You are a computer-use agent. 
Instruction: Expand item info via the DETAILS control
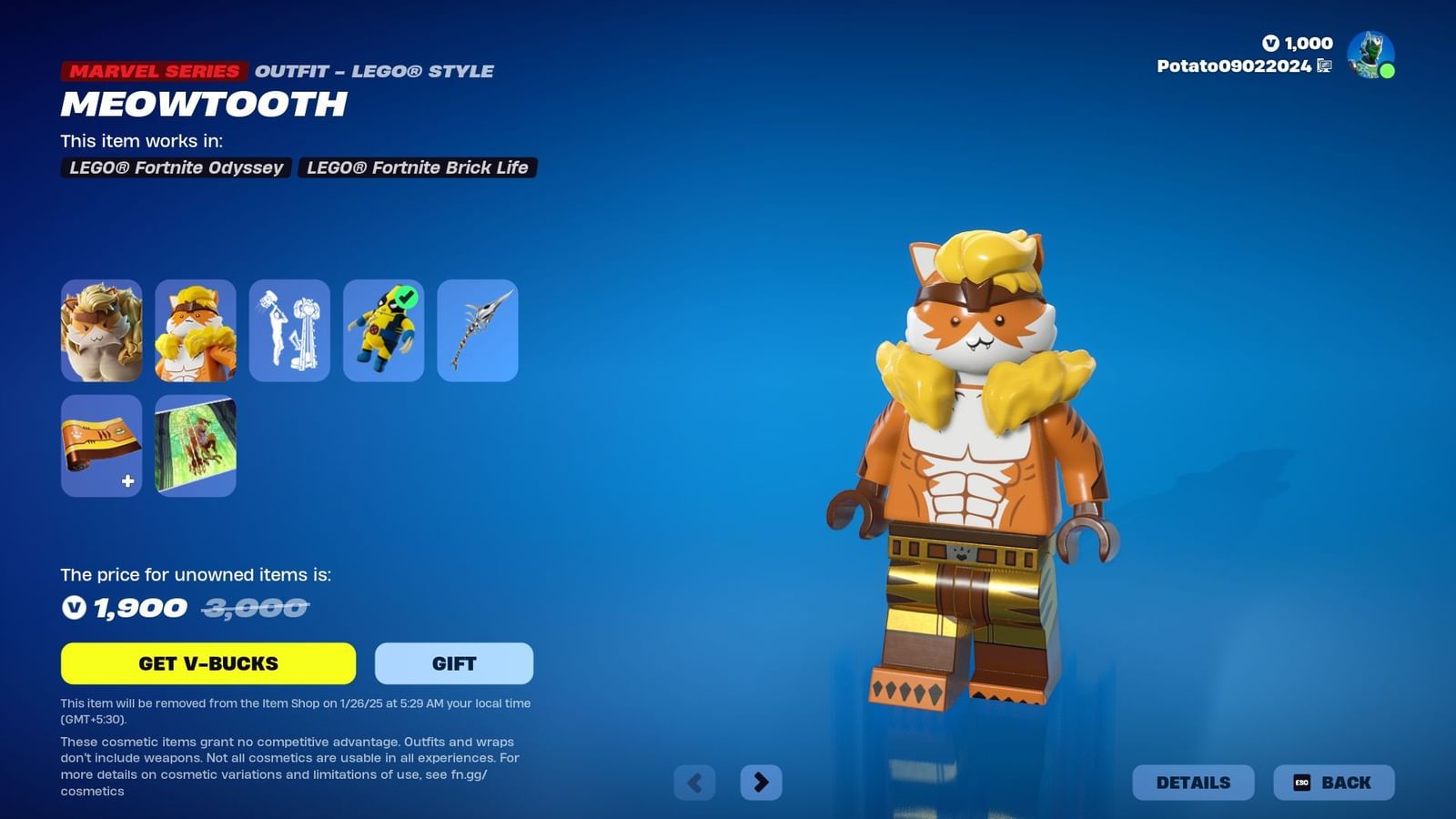click(1192, 782)
